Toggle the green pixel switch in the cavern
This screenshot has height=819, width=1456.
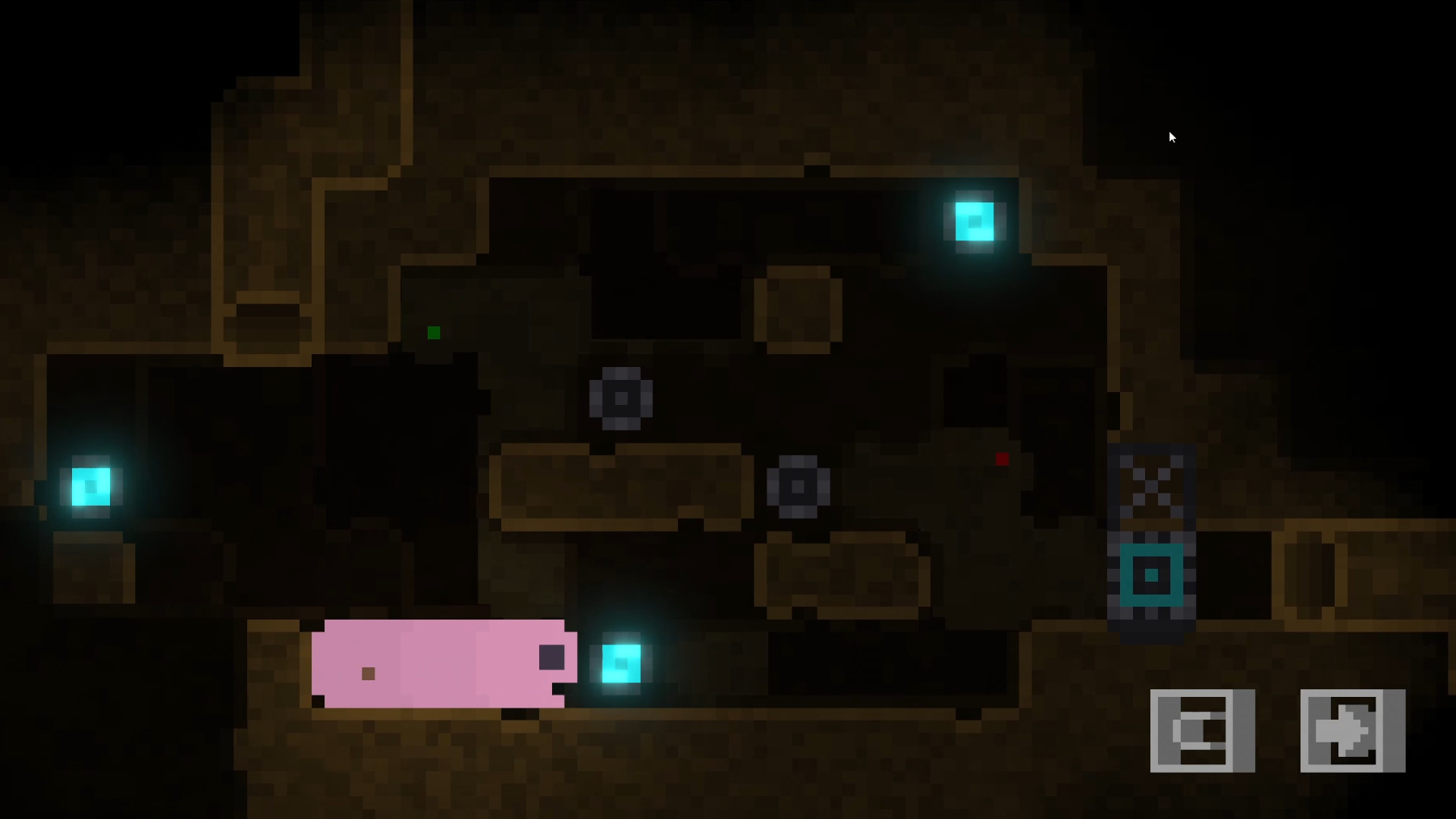point(435,332)
